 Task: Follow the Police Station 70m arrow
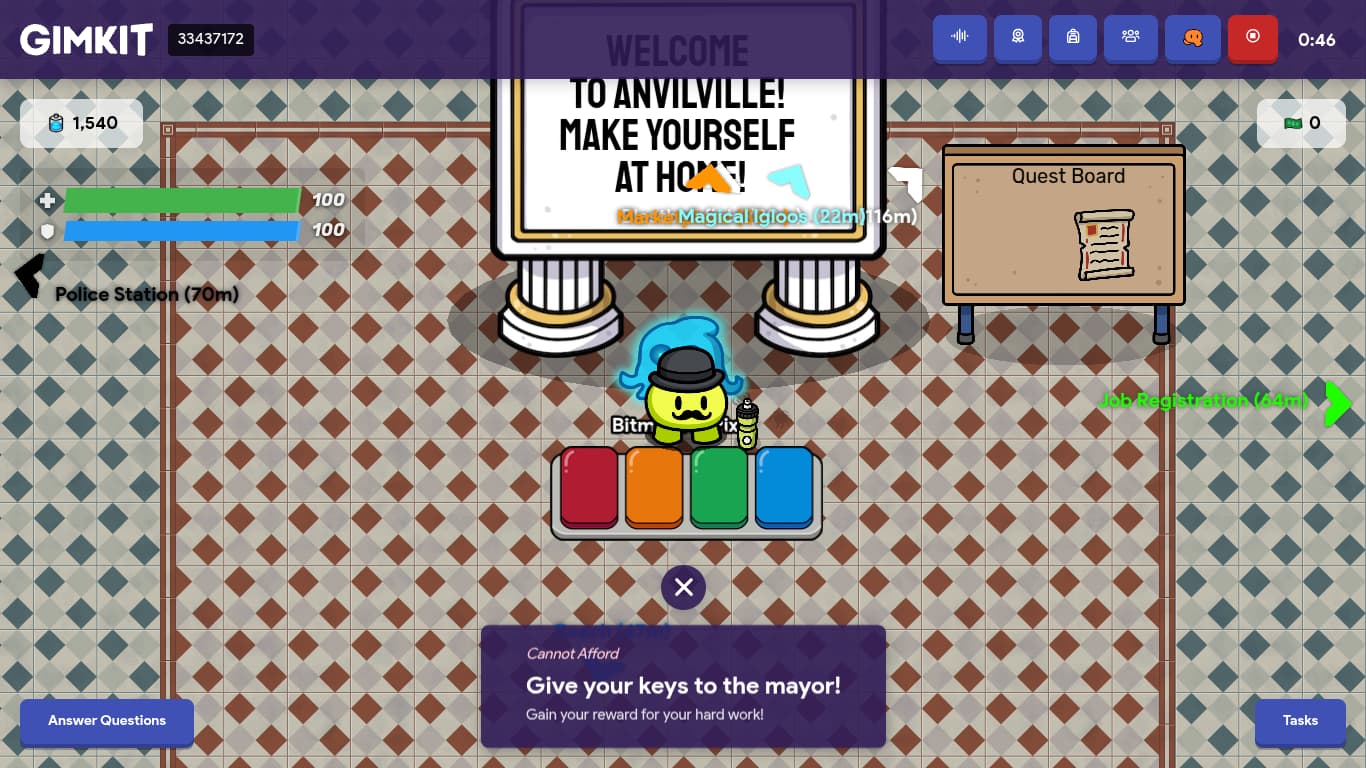[30, 275]
